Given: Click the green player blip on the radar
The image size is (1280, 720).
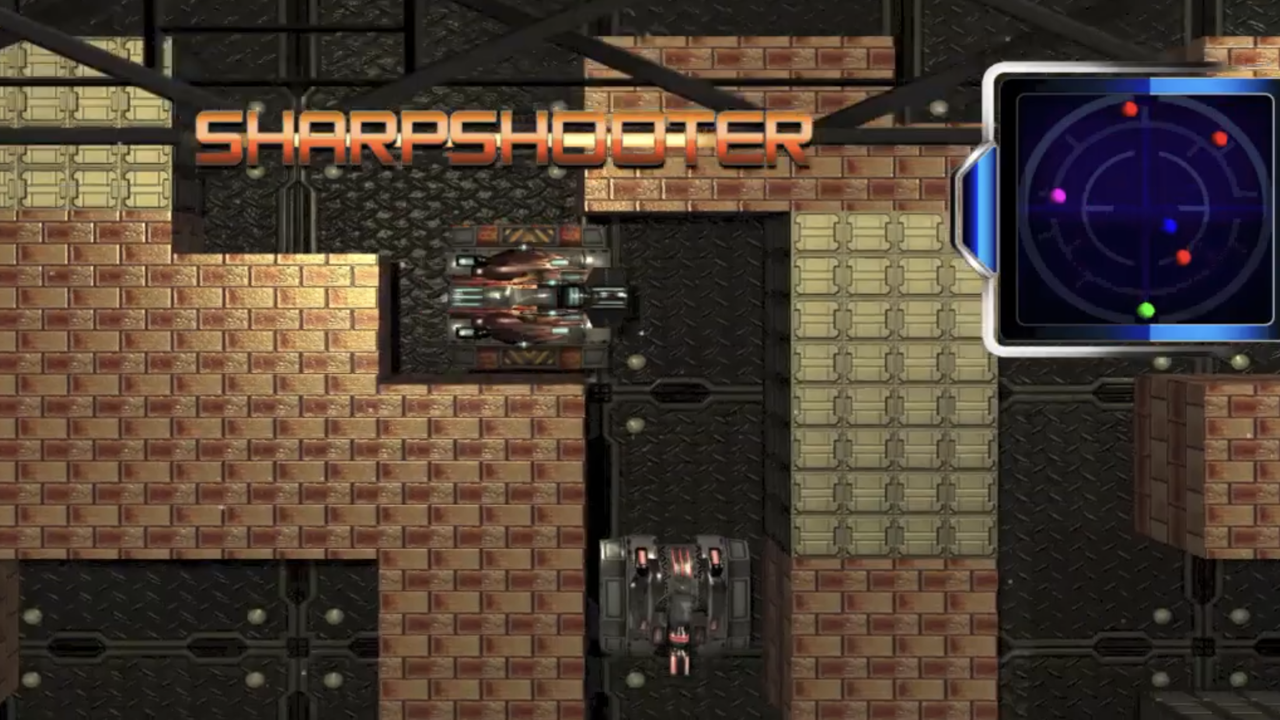Looking at the screenshot, I should (x=1146, y=311).
